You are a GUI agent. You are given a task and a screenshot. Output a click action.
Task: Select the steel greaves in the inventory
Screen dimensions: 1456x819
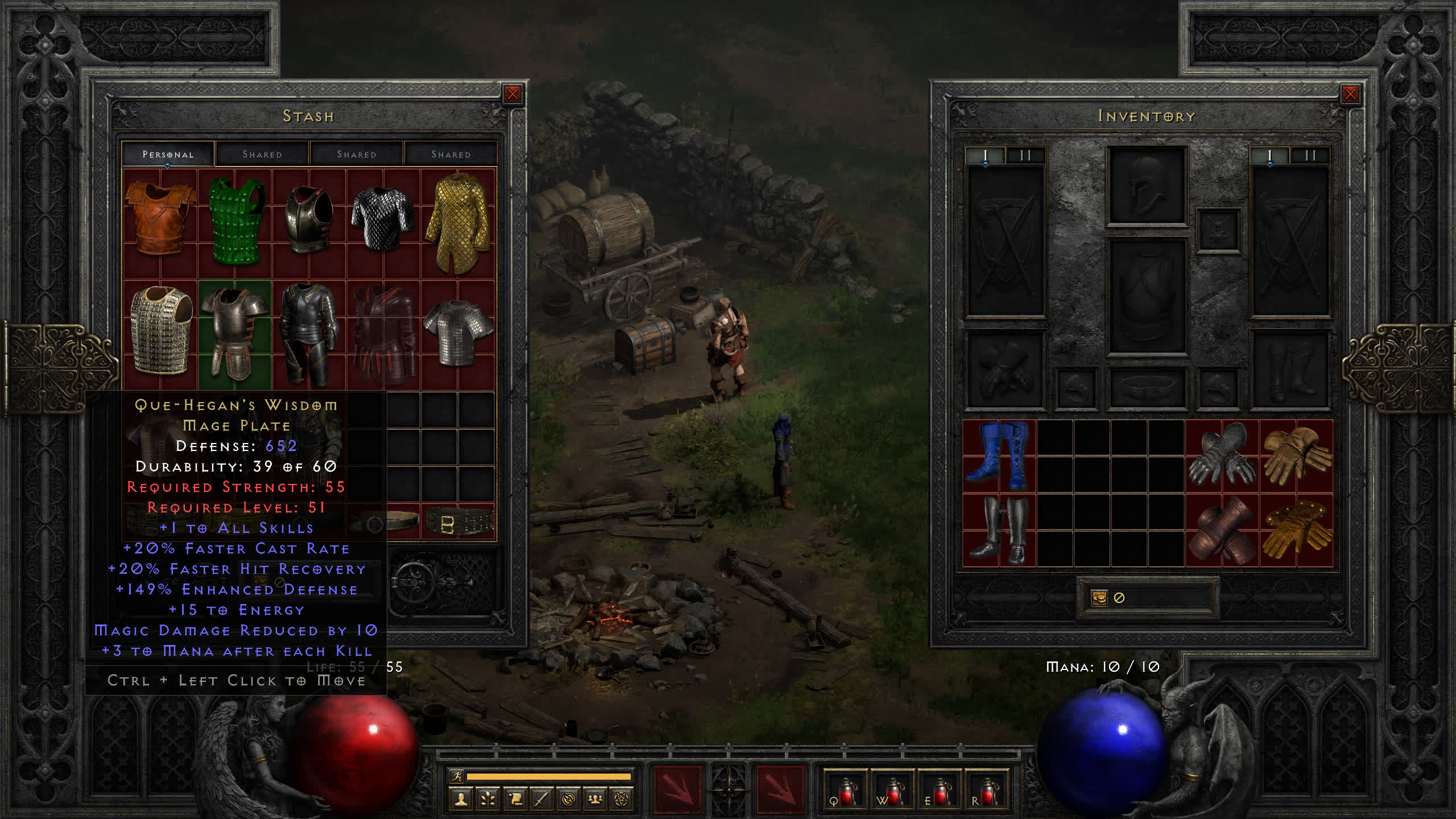point(999,530)
